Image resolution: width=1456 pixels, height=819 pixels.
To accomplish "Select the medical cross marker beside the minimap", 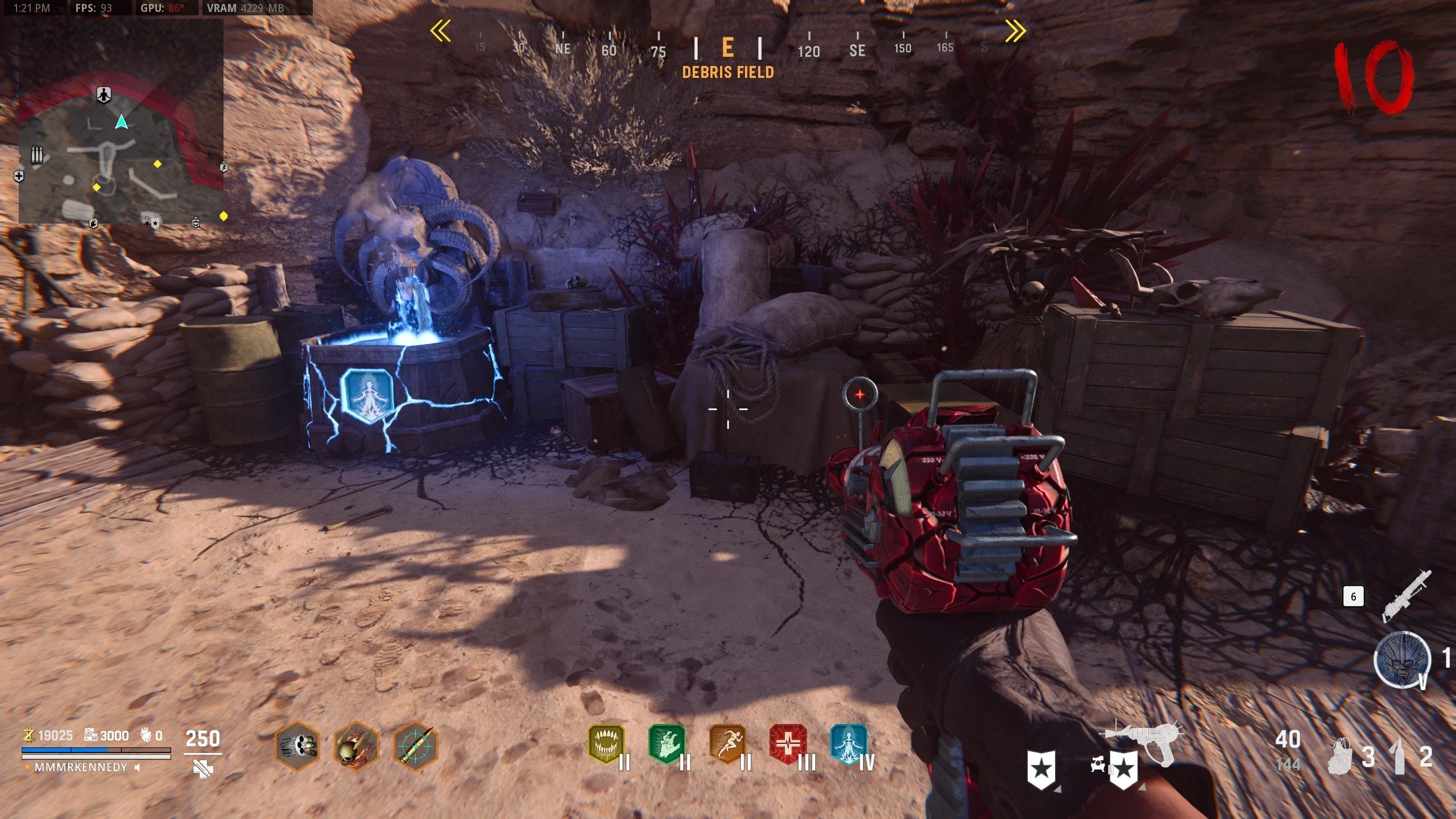I will pyautogui.click(x=19, y=176).
